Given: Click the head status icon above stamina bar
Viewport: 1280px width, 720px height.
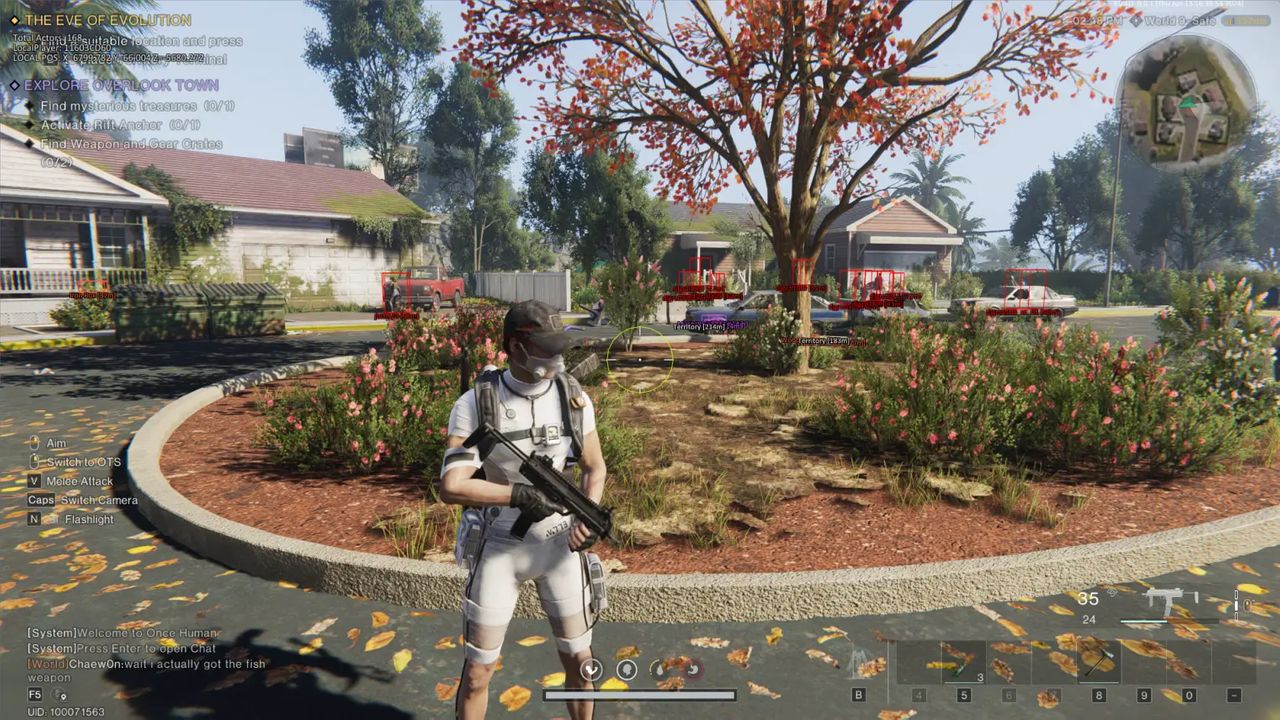Looking at the screenshot, I should 626,669.
